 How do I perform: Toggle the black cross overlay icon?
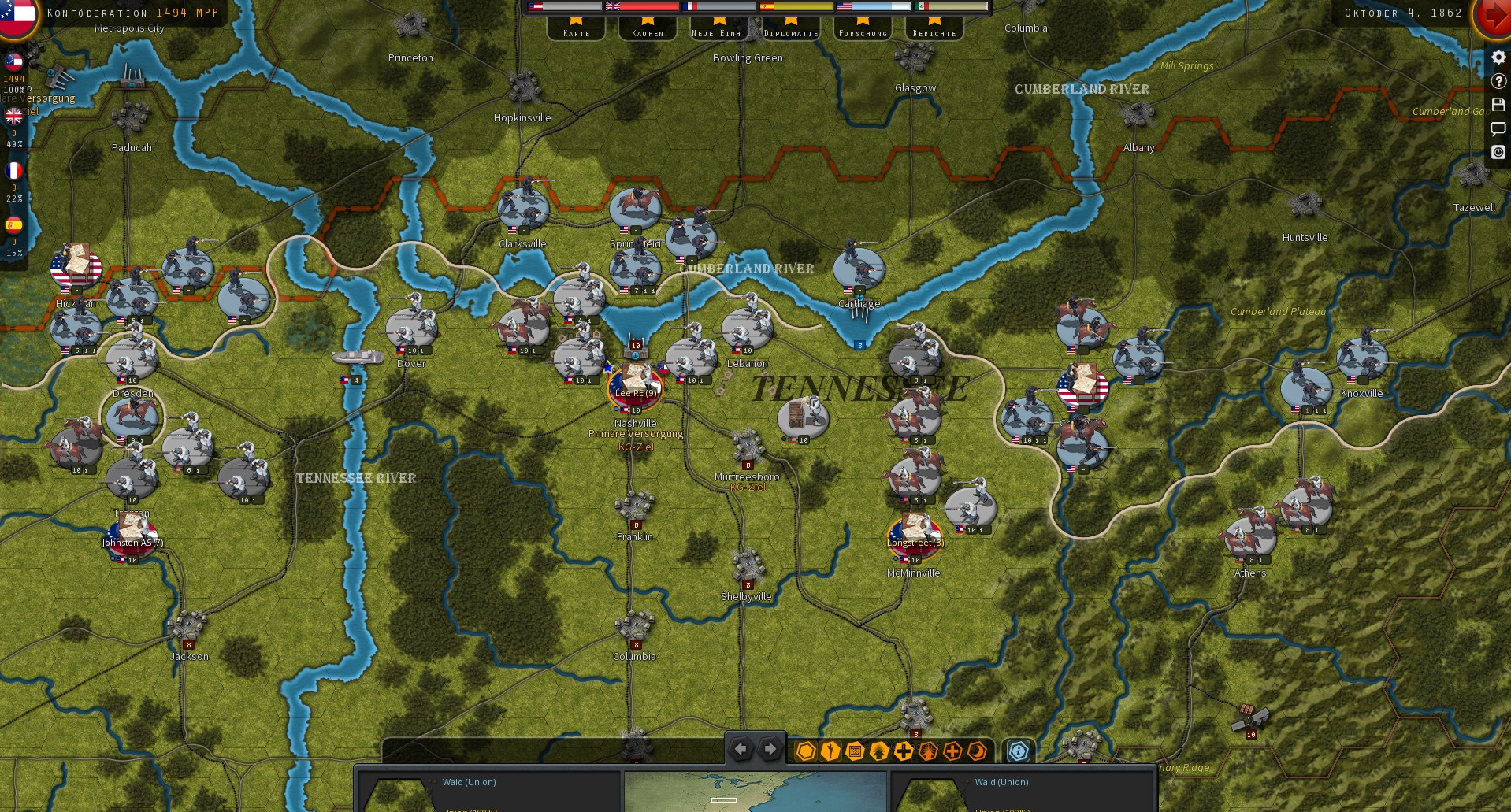(902, 751)
